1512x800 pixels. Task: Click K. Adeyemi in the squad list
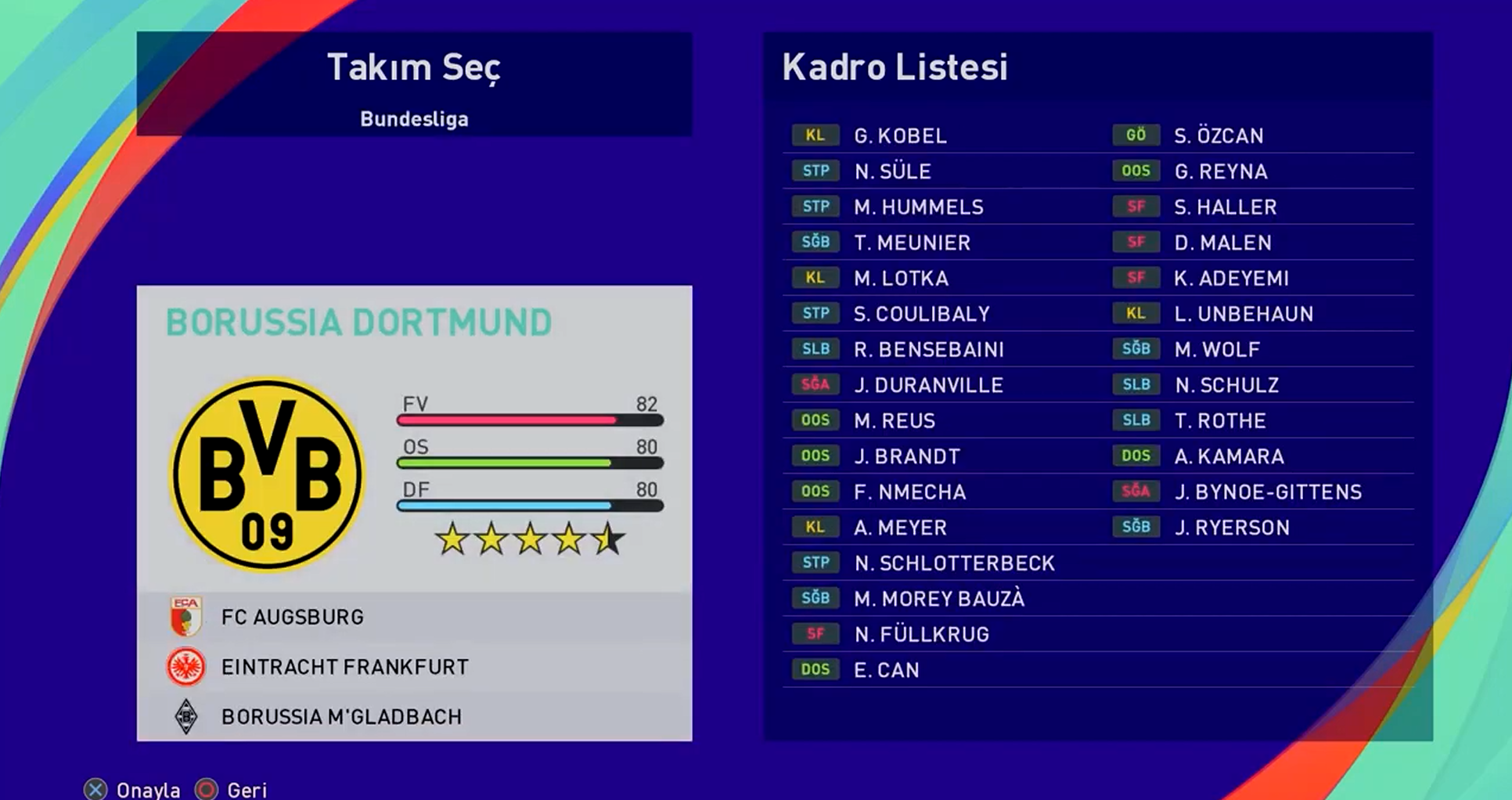1231,278
